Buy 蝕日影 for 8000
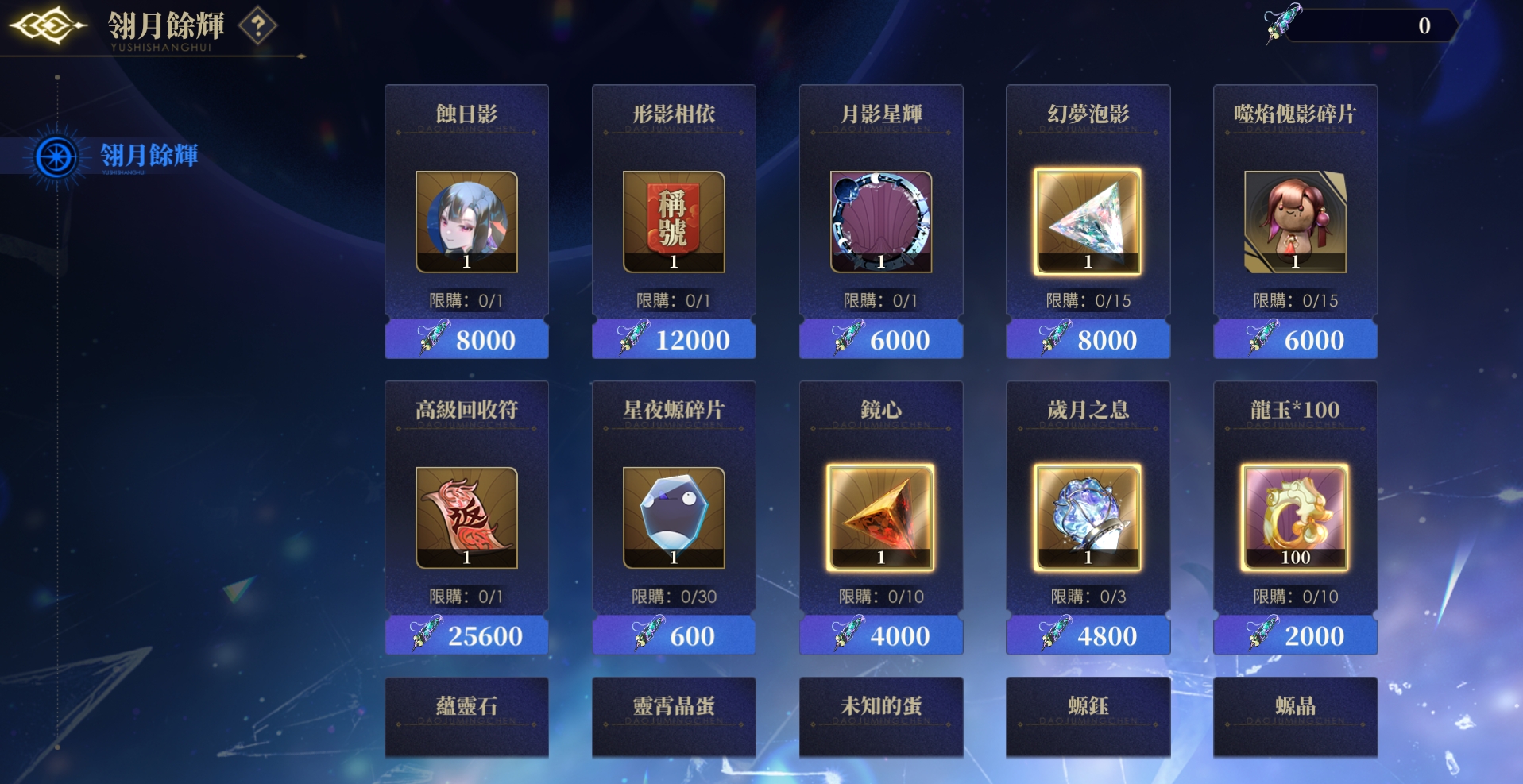Viewport: 1523px width, 784px height. [466, 340]
